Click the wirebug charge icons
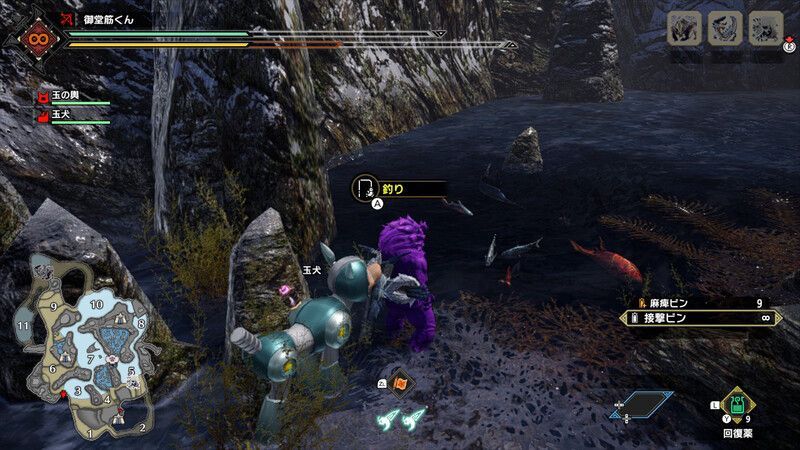 402,418
